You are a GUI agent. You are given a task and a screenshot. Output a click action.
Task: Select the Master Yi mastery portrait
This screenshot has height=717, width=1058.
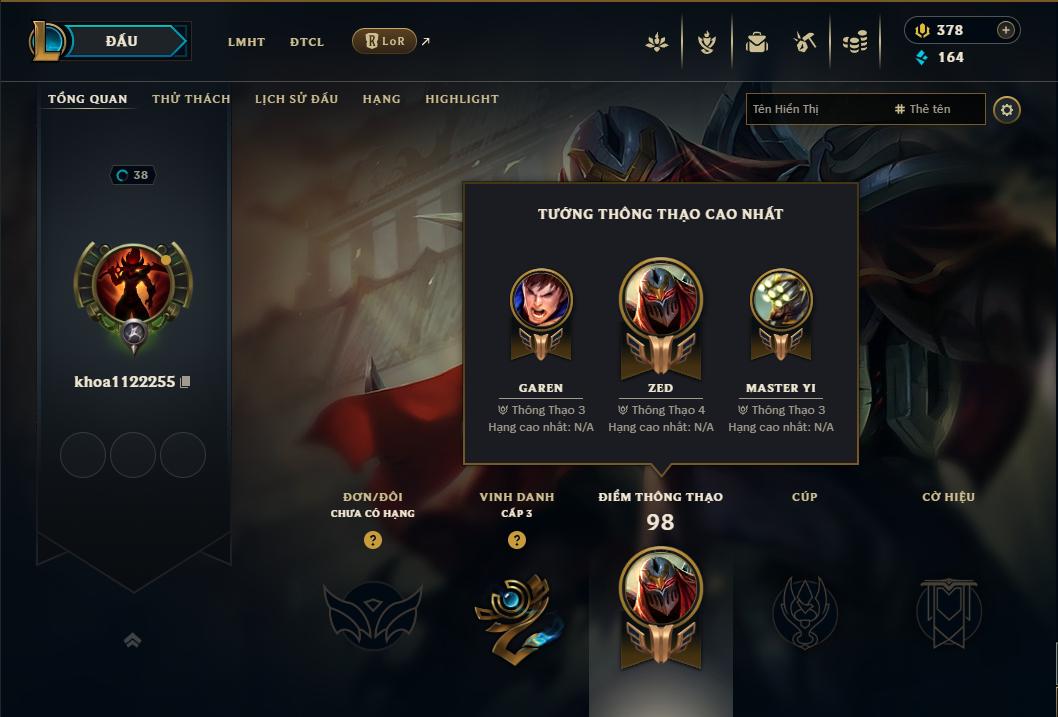pos(781,300)
